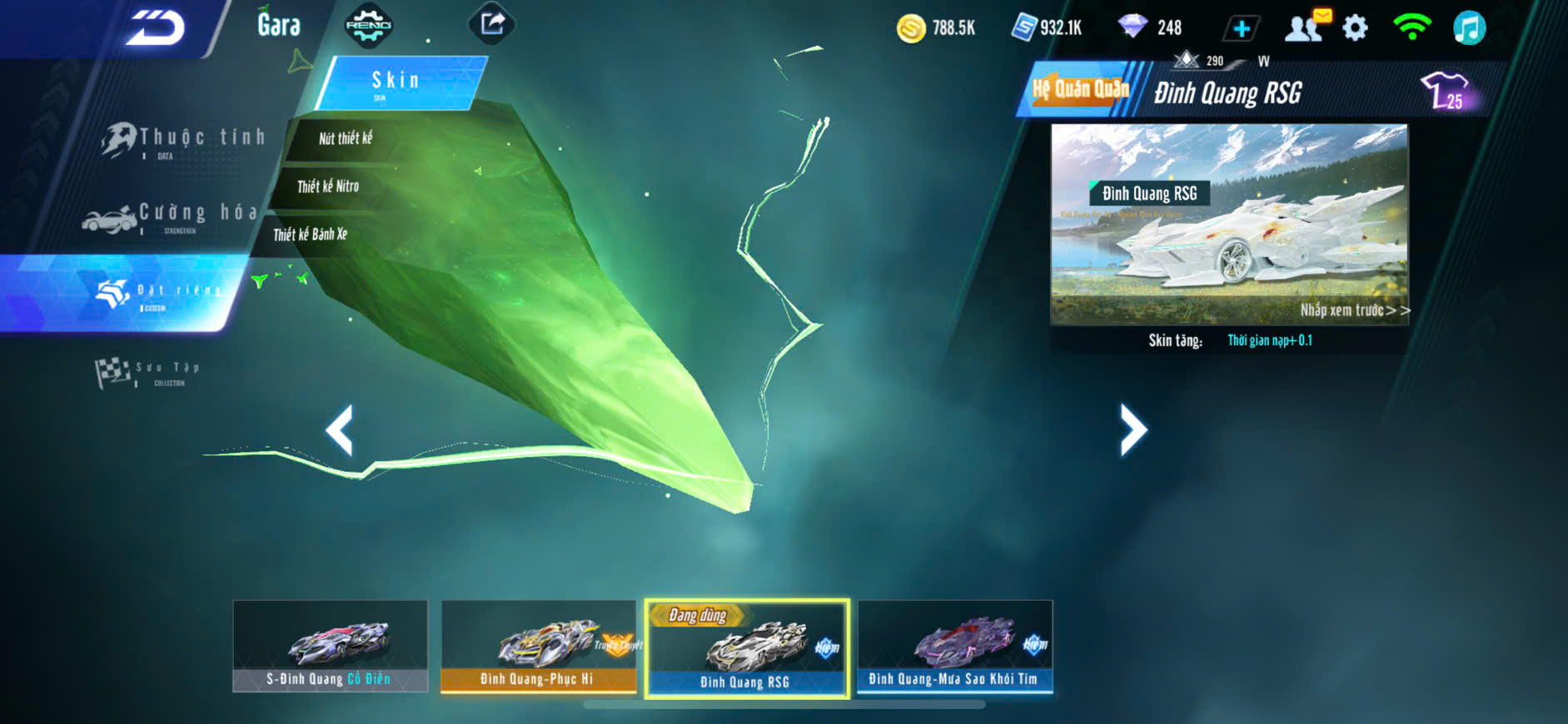Show the previous car with left arrow
Image resolution: width=1568 pixels, height=724 pixels.
tap(339, 430)
